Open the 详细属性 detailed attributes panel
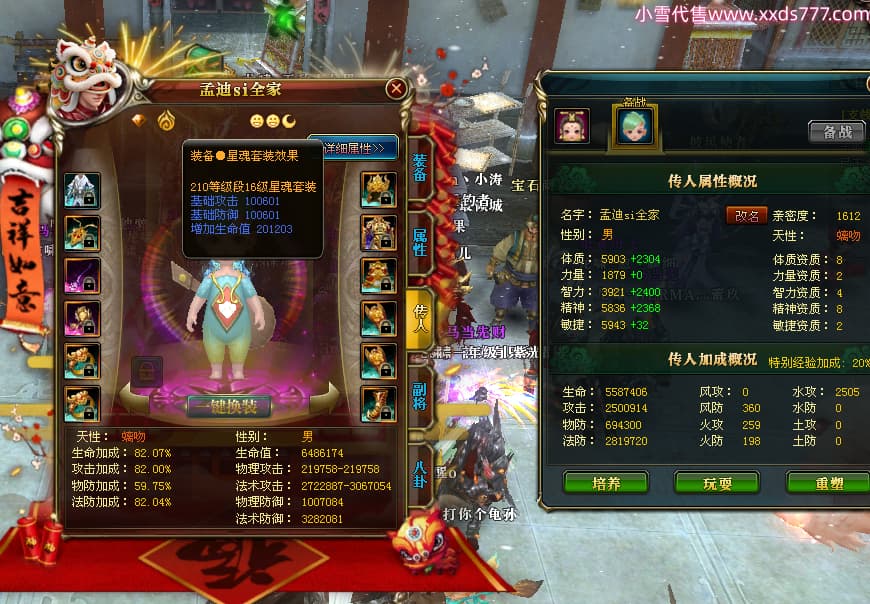The height and width of the screenshot is (604, 870). (355, 148)
